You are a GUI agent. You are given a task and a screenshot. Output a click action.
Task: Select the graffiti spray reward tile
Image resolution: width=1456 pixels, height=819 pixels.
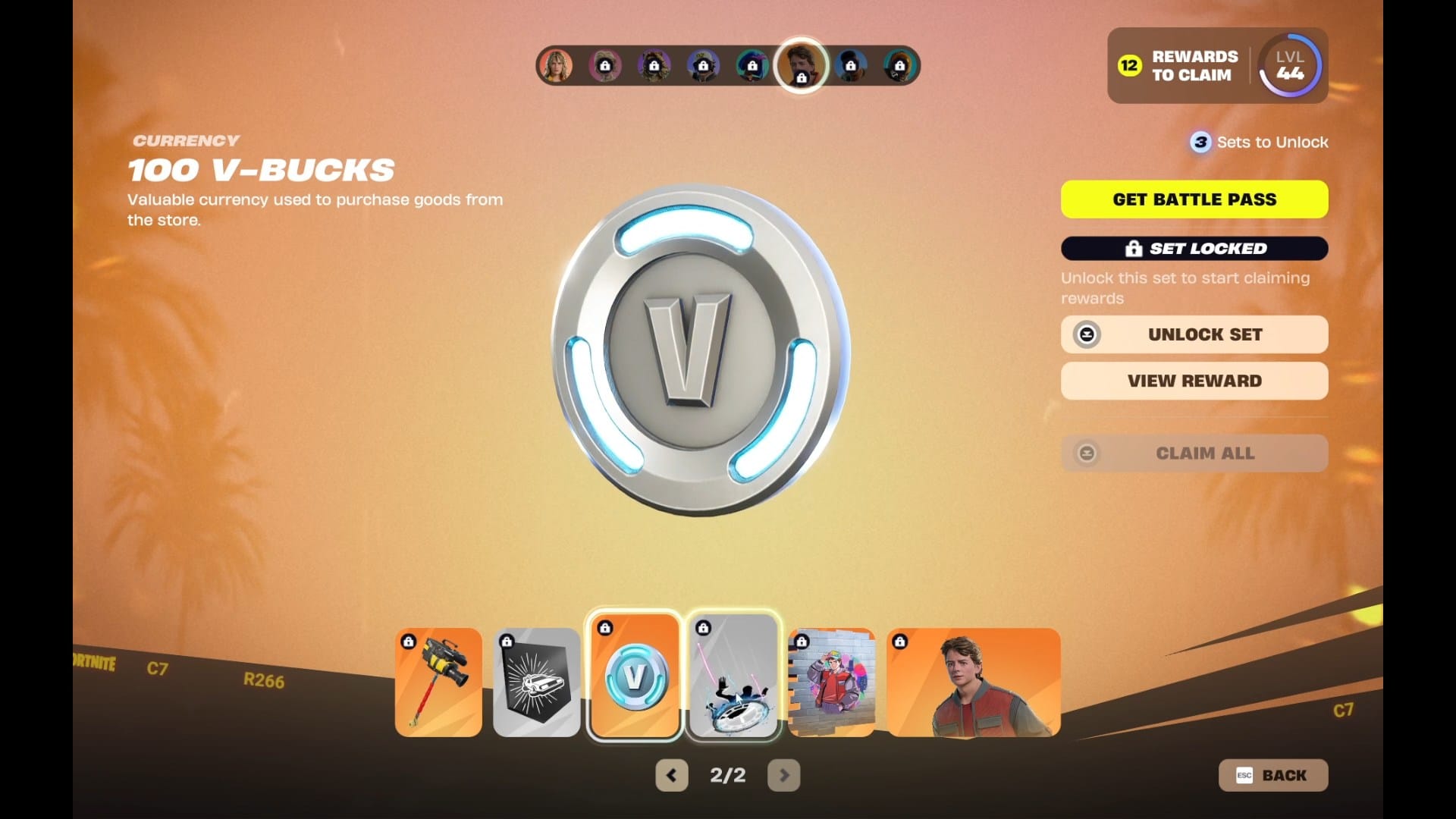click(832, 682)
